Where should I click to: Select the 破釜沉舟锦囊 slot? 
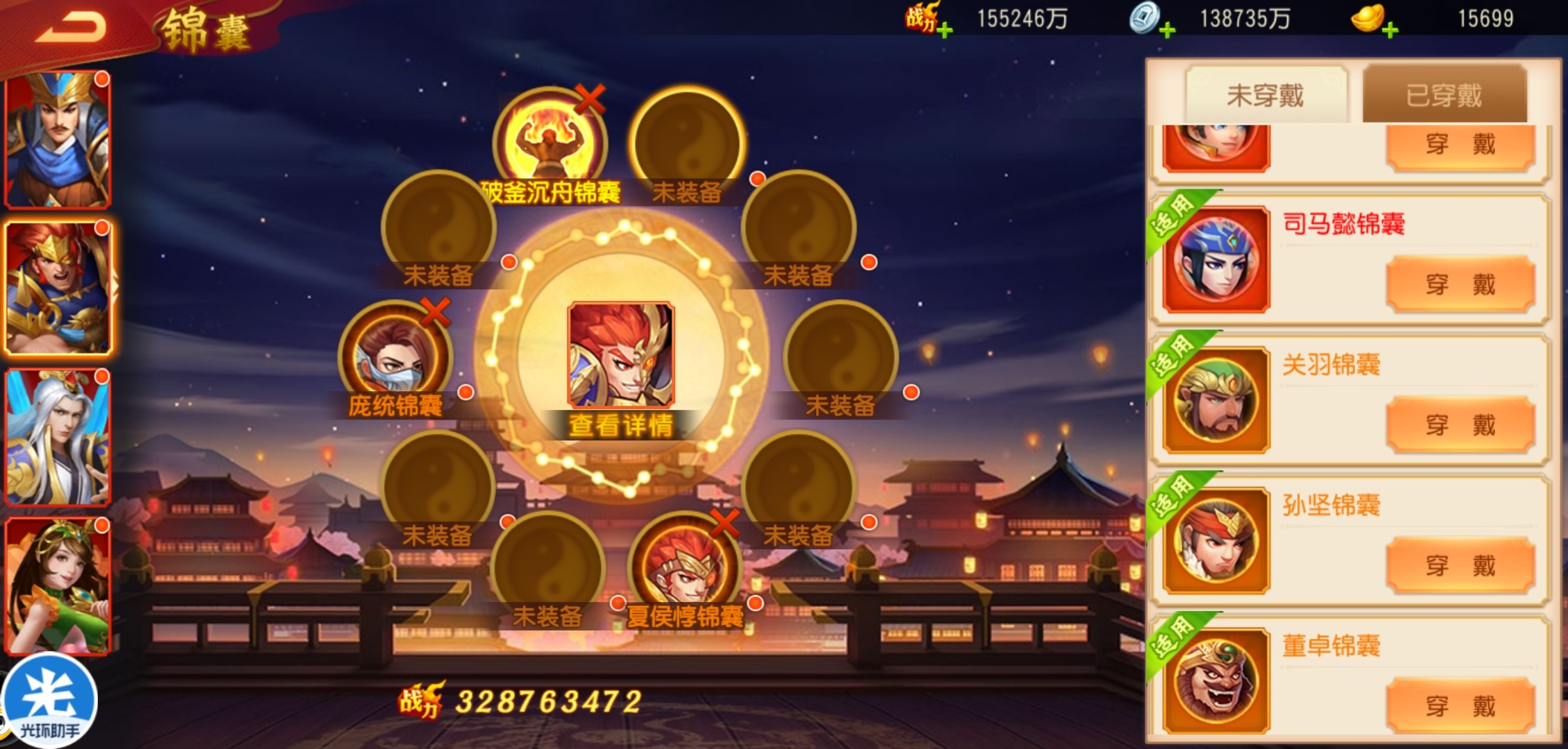click(549, 142)
